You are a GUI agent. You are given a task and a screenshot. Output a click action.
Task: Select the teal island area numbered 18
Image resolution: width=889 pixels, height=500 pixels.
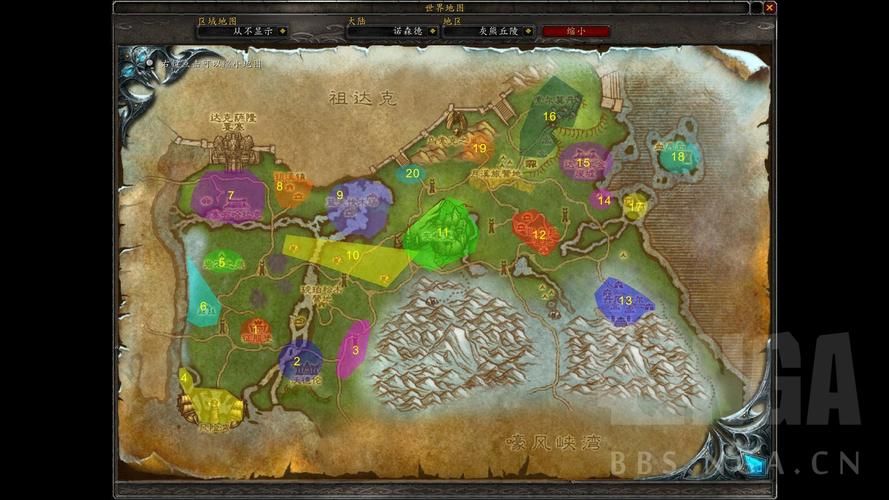click(x=679, y=156)
